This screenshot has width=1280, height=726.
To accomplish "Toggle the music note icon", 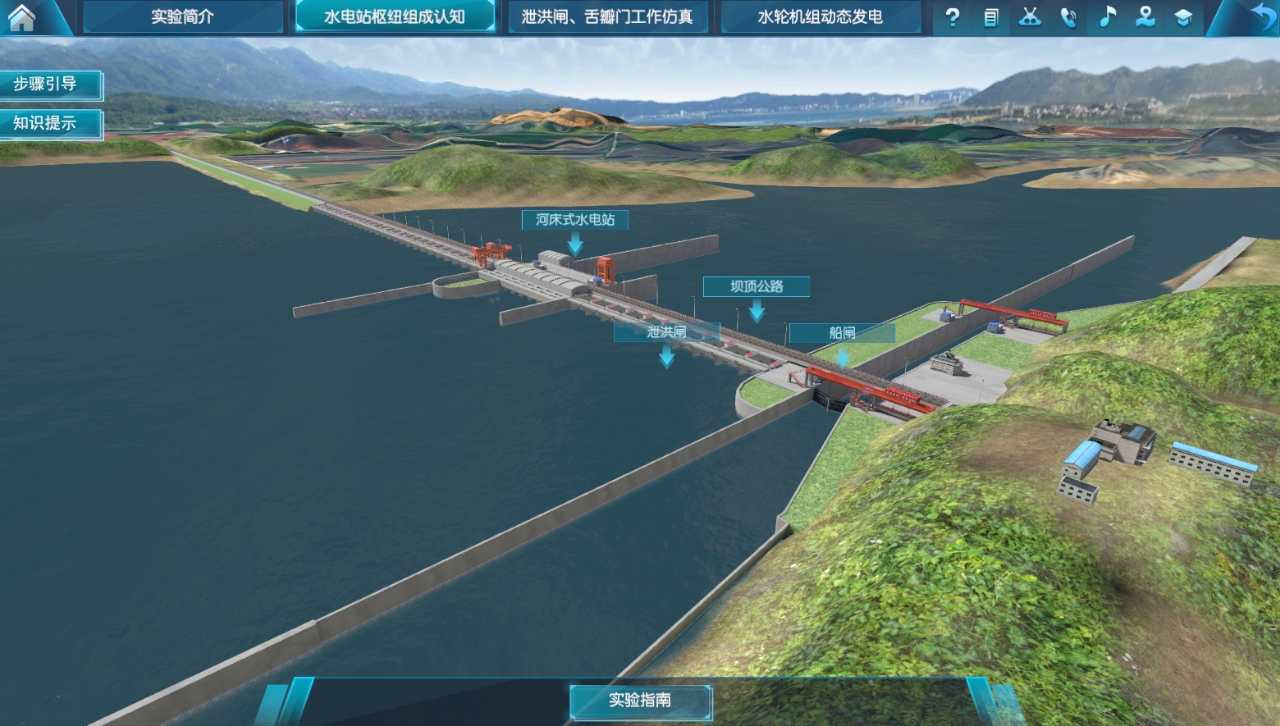I will [x=1107, y=17].
